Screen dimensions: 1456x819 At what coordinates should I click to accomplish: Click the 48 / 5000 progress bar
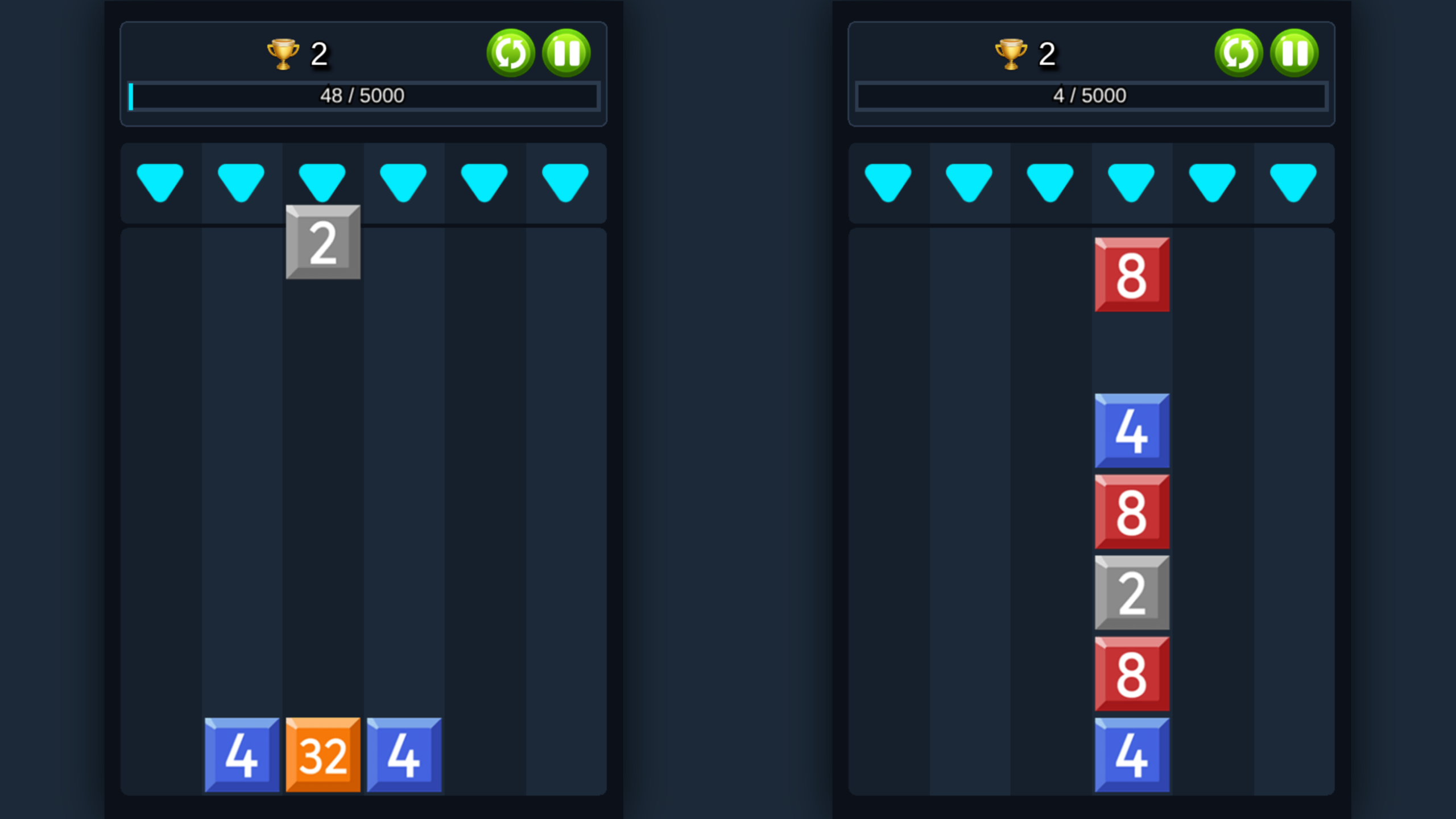364,96
